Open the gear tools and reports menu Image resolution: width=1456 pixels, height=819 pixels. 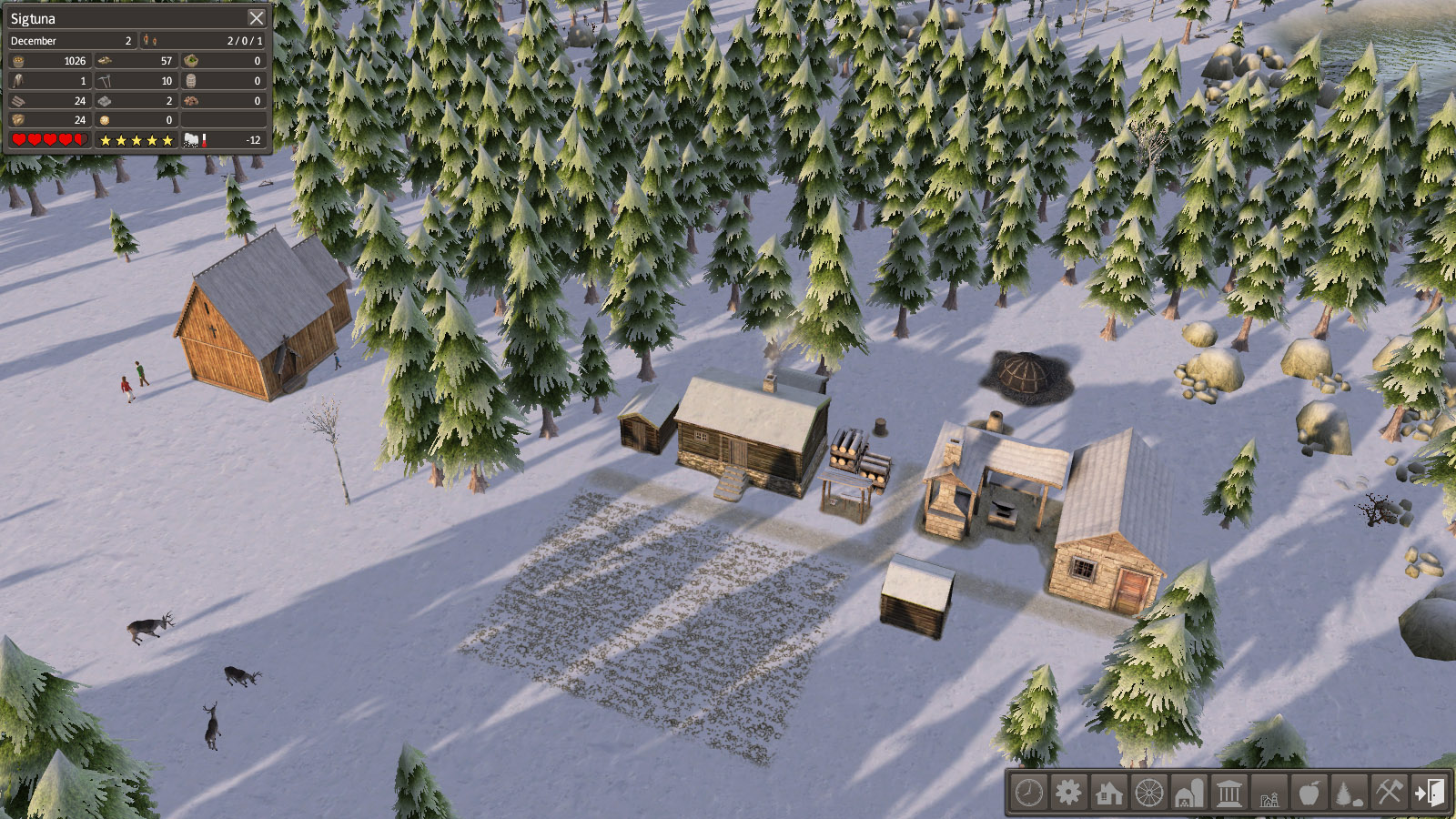coord(1068,793)
